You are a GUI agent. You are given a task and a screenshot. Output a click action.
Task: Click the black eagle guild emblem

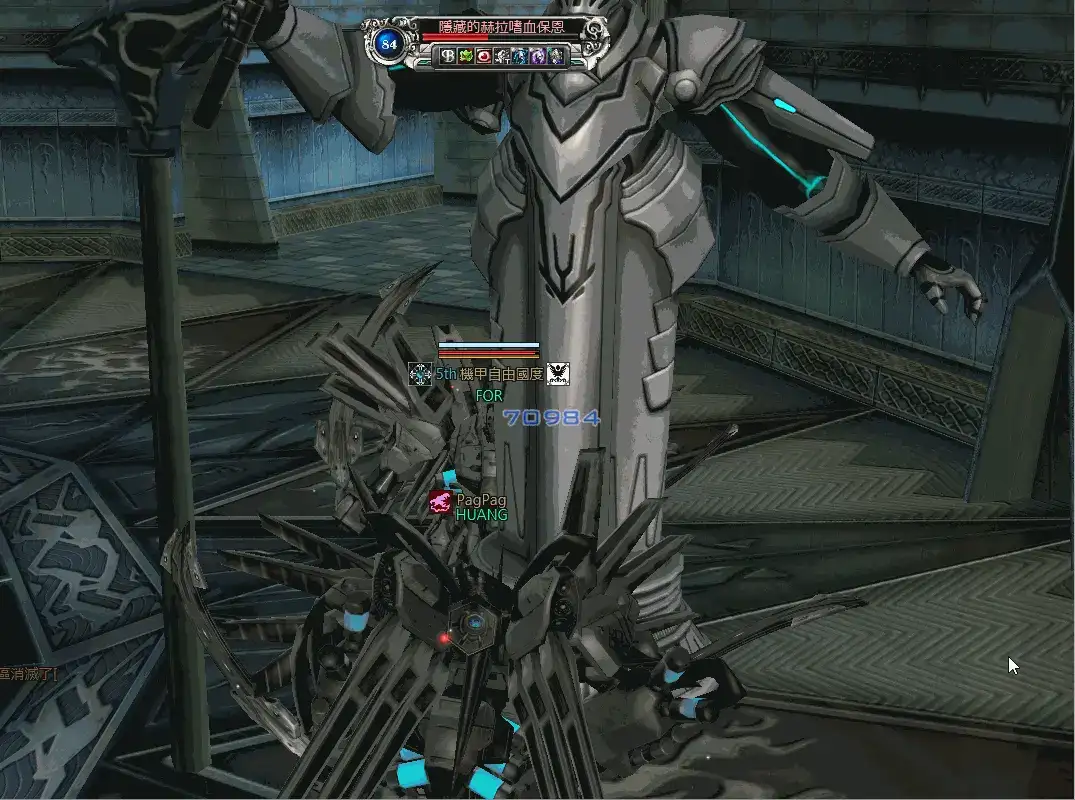tap(558, 374)
